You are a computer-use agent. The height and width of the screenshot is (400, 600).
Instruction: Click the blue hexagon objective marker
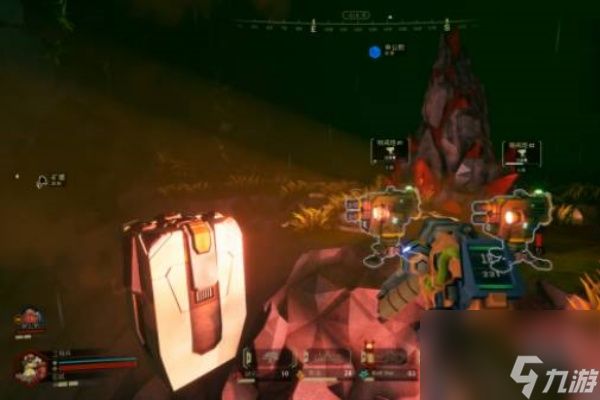tap(374, 51)
